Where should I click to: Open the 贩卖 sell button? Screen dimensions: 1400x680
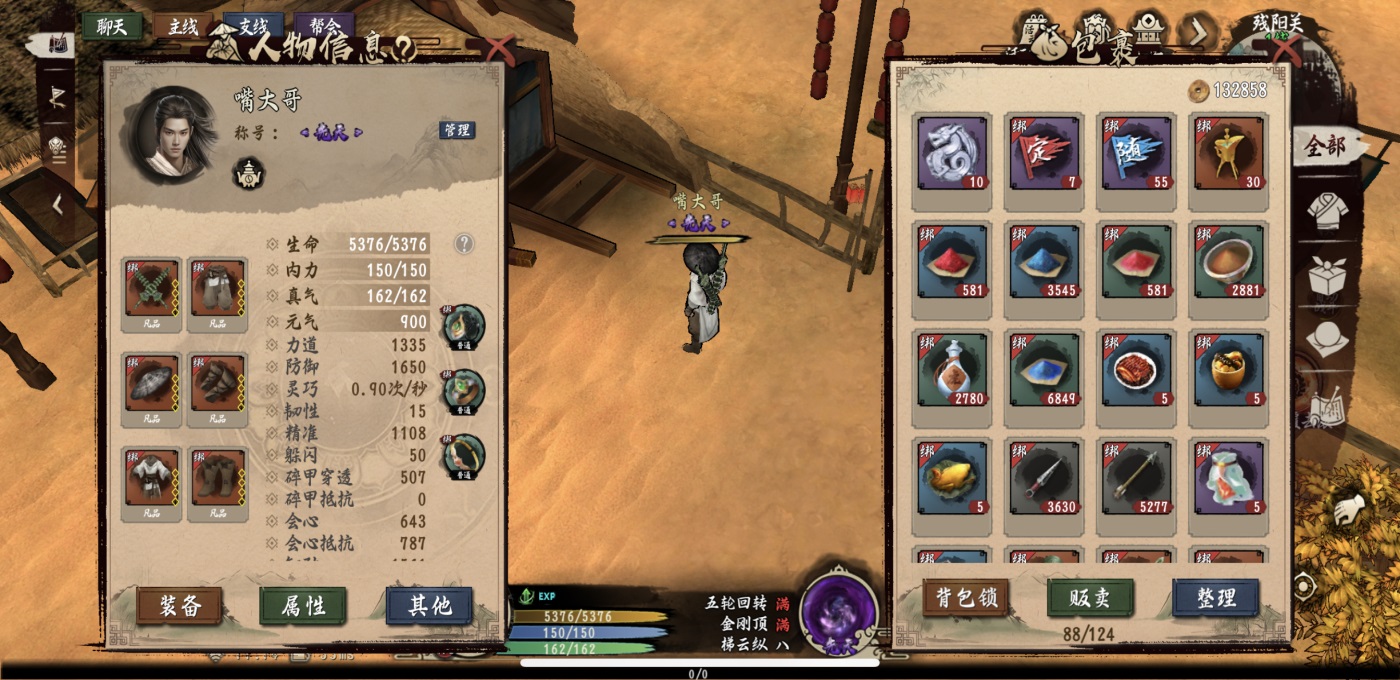pos(1090,598)
